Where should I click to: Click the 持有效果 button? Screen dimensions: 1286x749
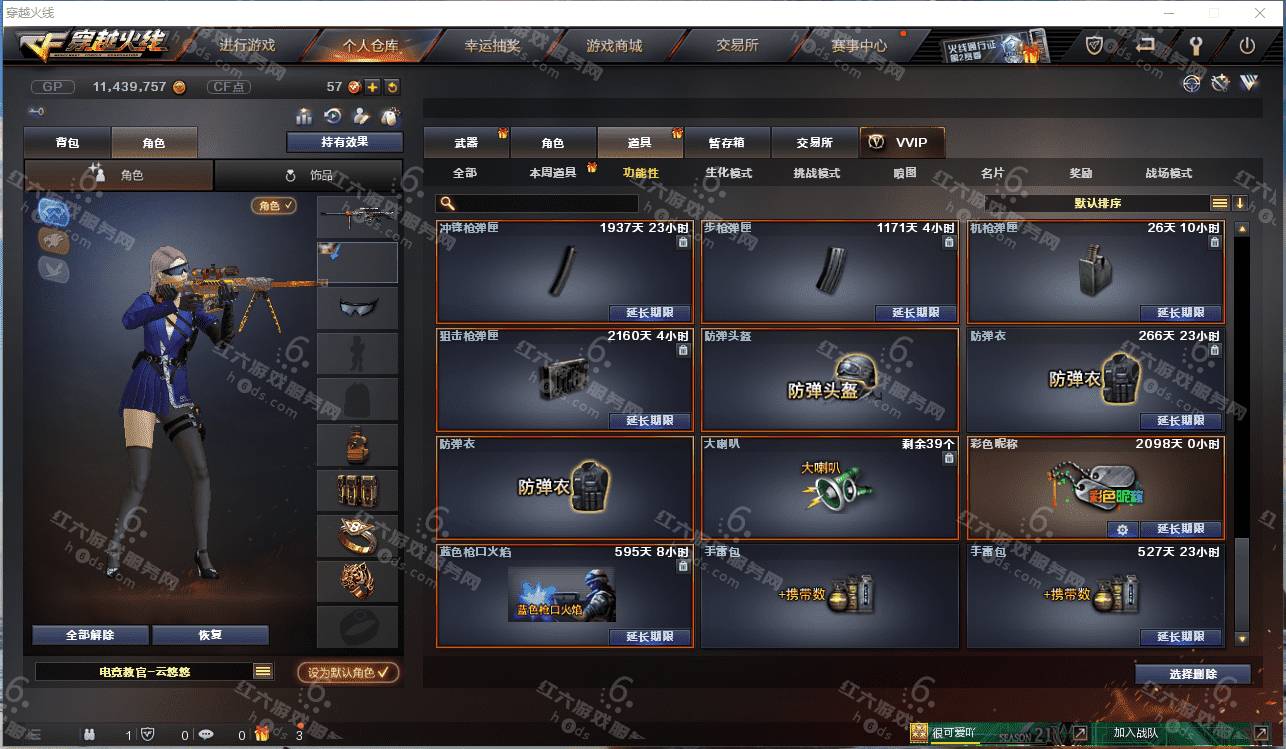(x=344, y=142)
